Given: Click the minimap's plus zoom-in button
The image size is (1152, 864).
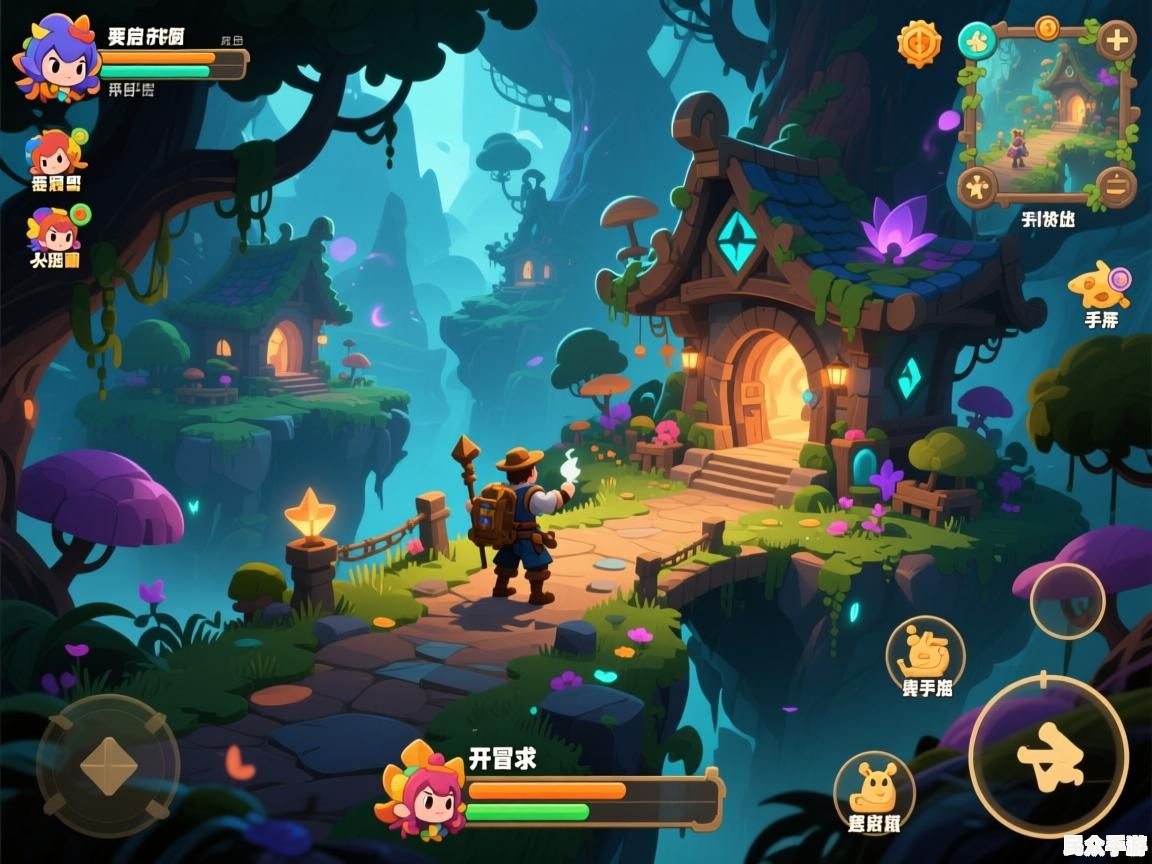Looking at the screenshot, I should (x=1116, y=41).
